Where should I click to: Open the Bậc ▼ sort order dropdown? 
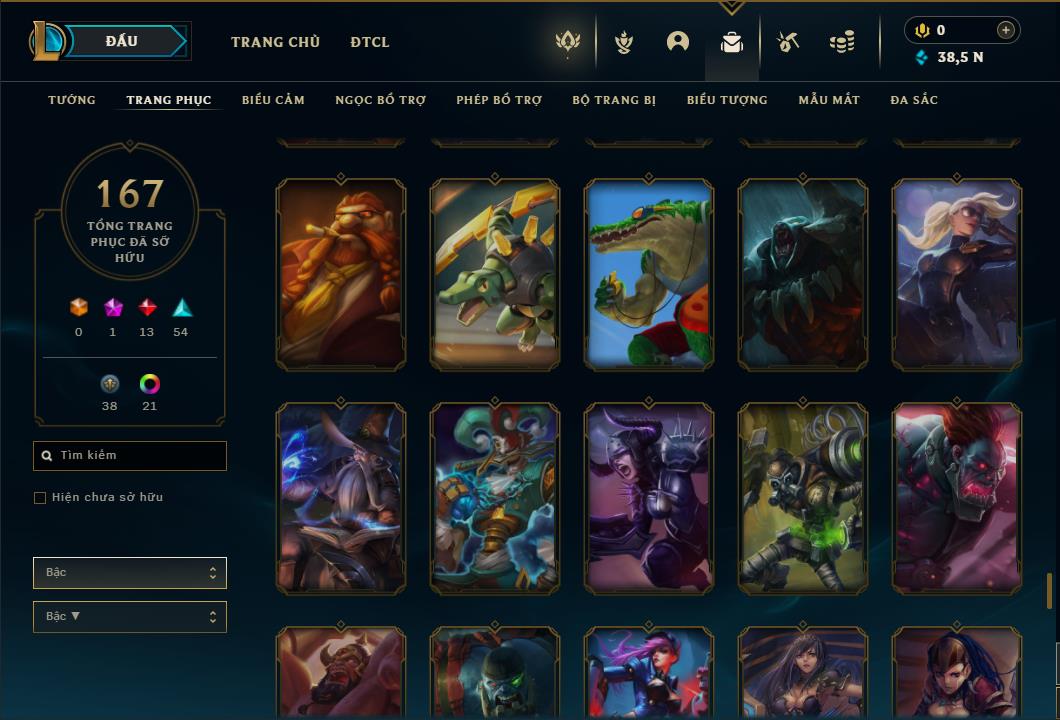(x=130, y=617)
